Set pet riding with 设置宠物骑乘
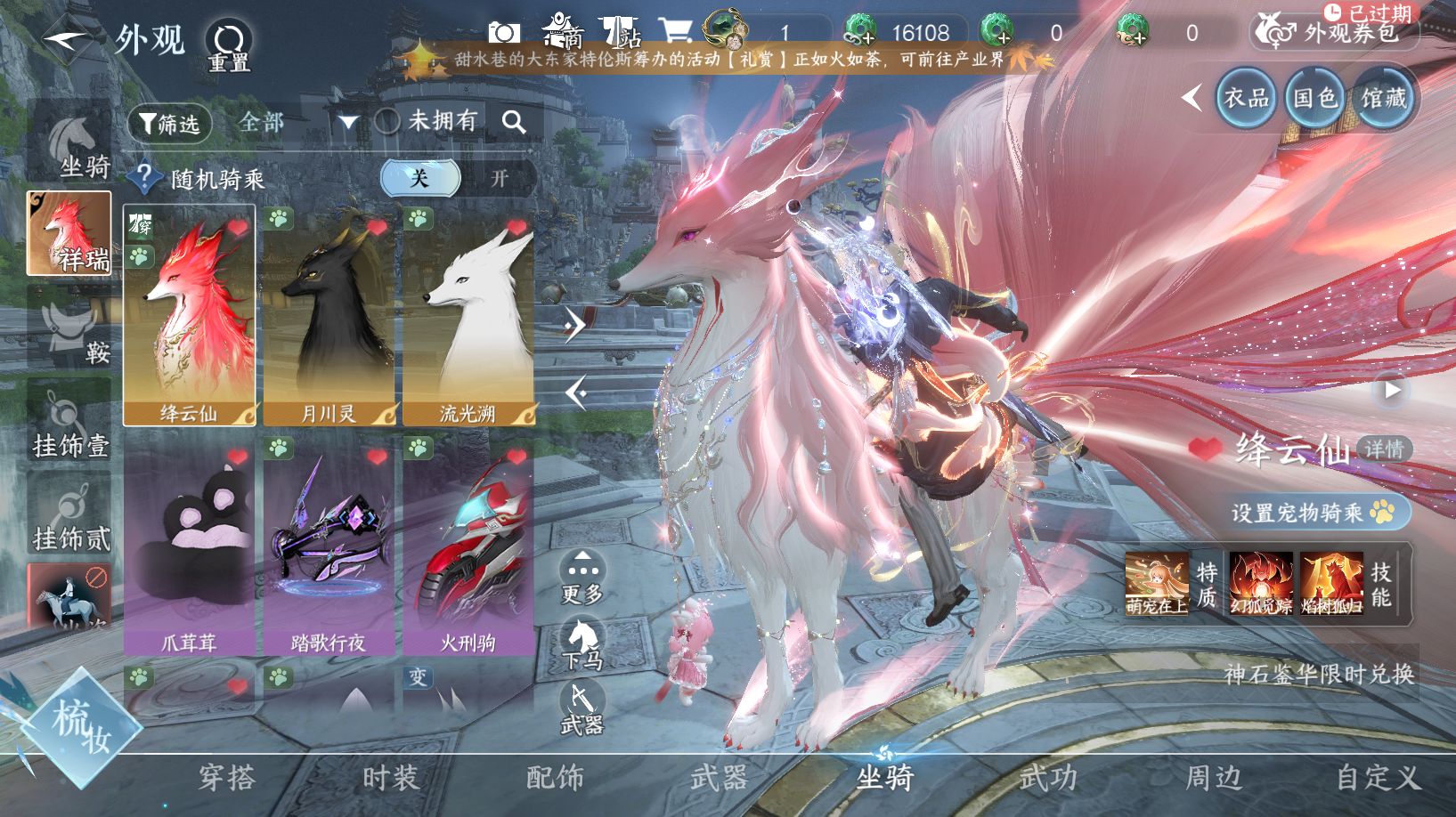The width and height of the screenshot is (1456, 817). tap(1312, 513)
